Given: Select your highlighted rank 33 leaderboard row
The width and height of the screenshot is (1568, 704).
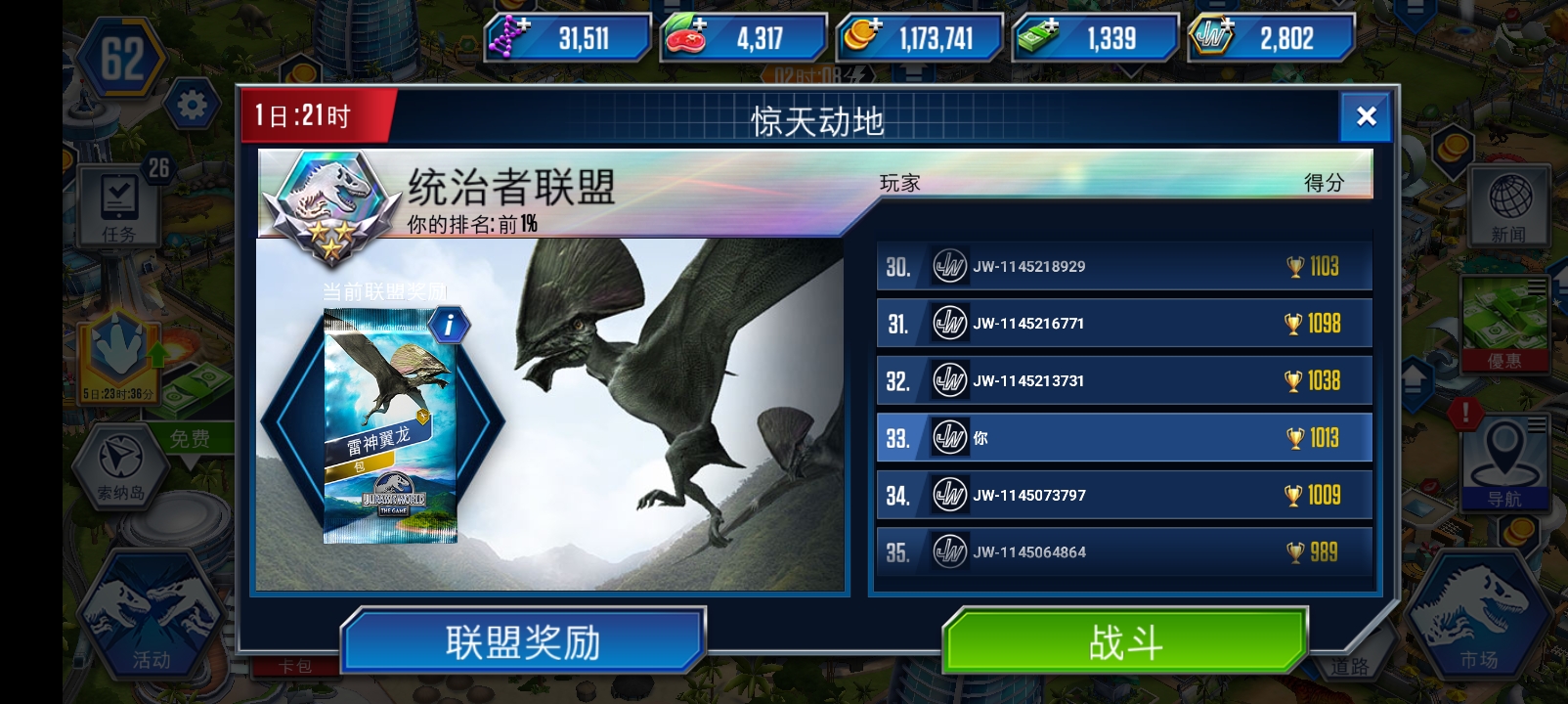Looking at the screenshot, I should [x=1122, y=438].
